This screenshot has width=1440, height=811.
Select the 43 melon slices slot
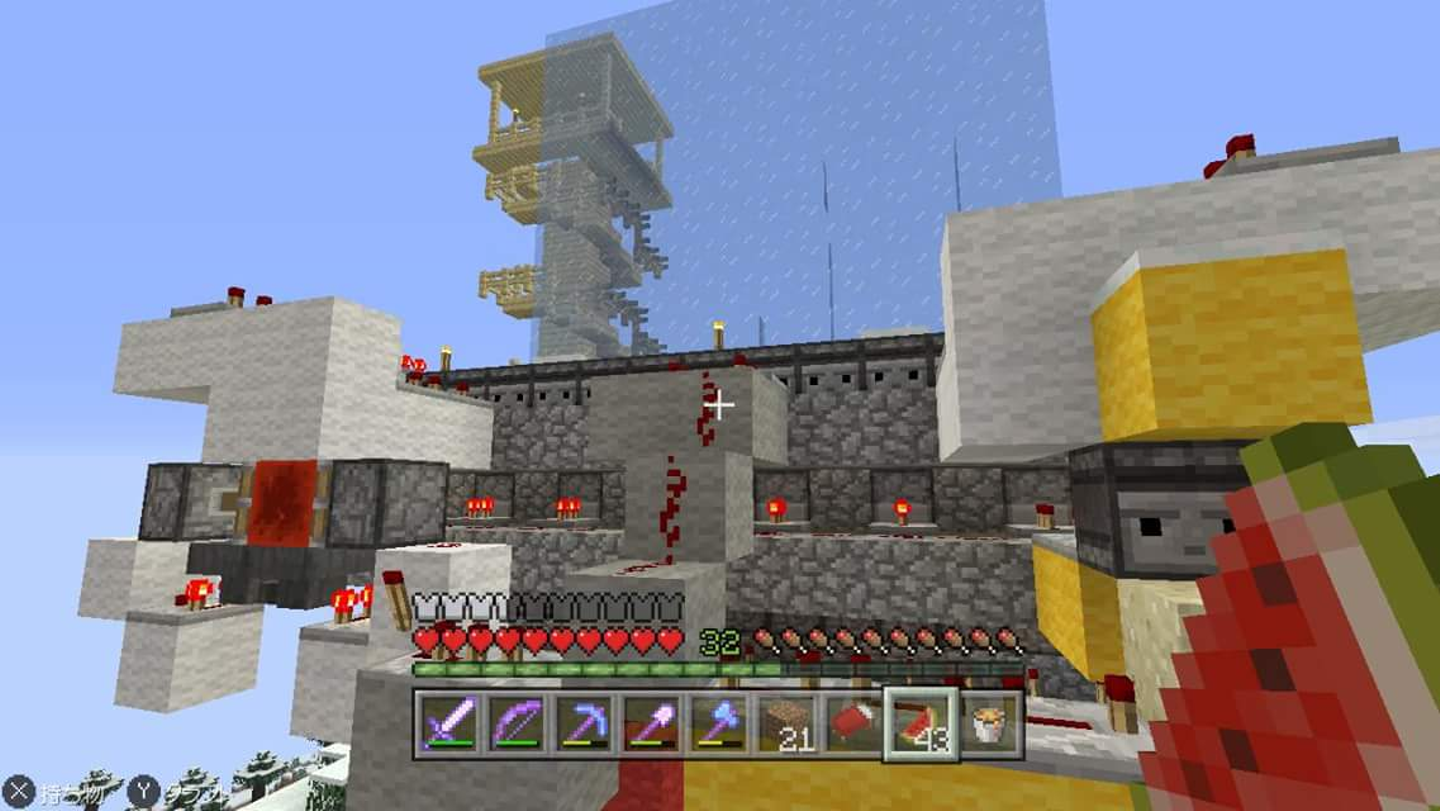tap(921, 722)
